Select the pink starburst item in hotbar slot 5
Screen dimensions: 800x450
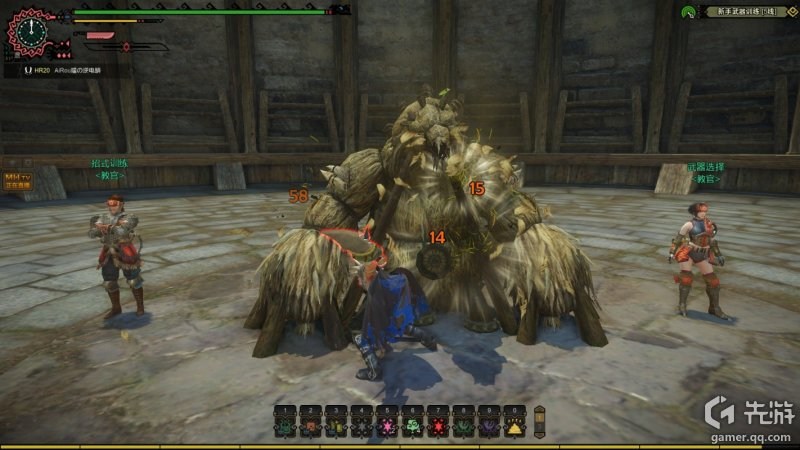coord(387,426)
